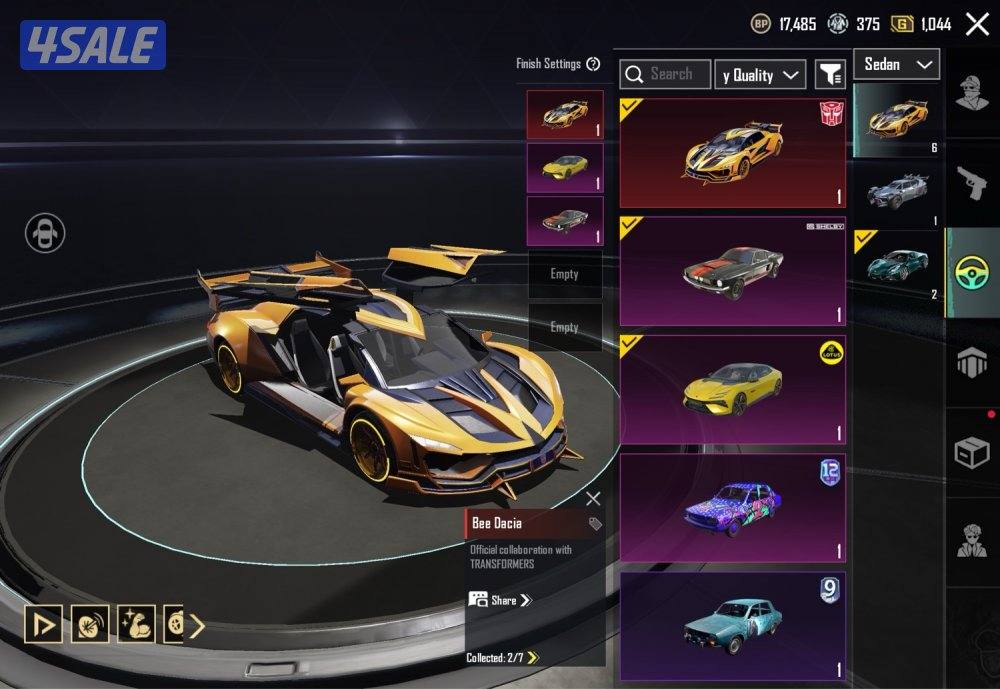
Task: Select the teal Dacia with the 9 badge
Action: click(x=732, y=625)
